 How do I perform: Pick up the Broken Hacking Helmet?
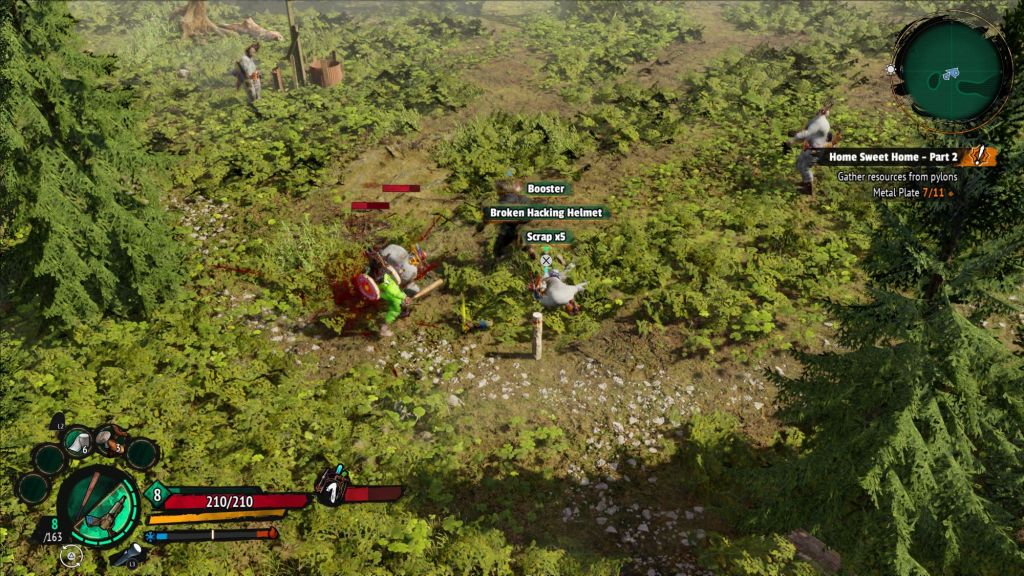coord(546,213)
